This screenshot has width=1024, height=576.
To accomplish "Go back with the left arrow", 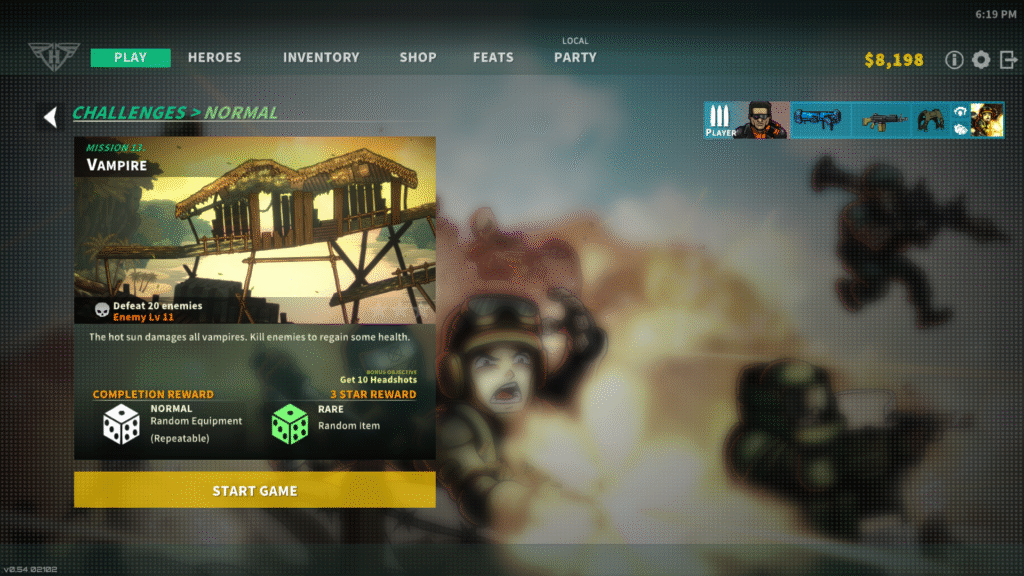I will [50, 117].
